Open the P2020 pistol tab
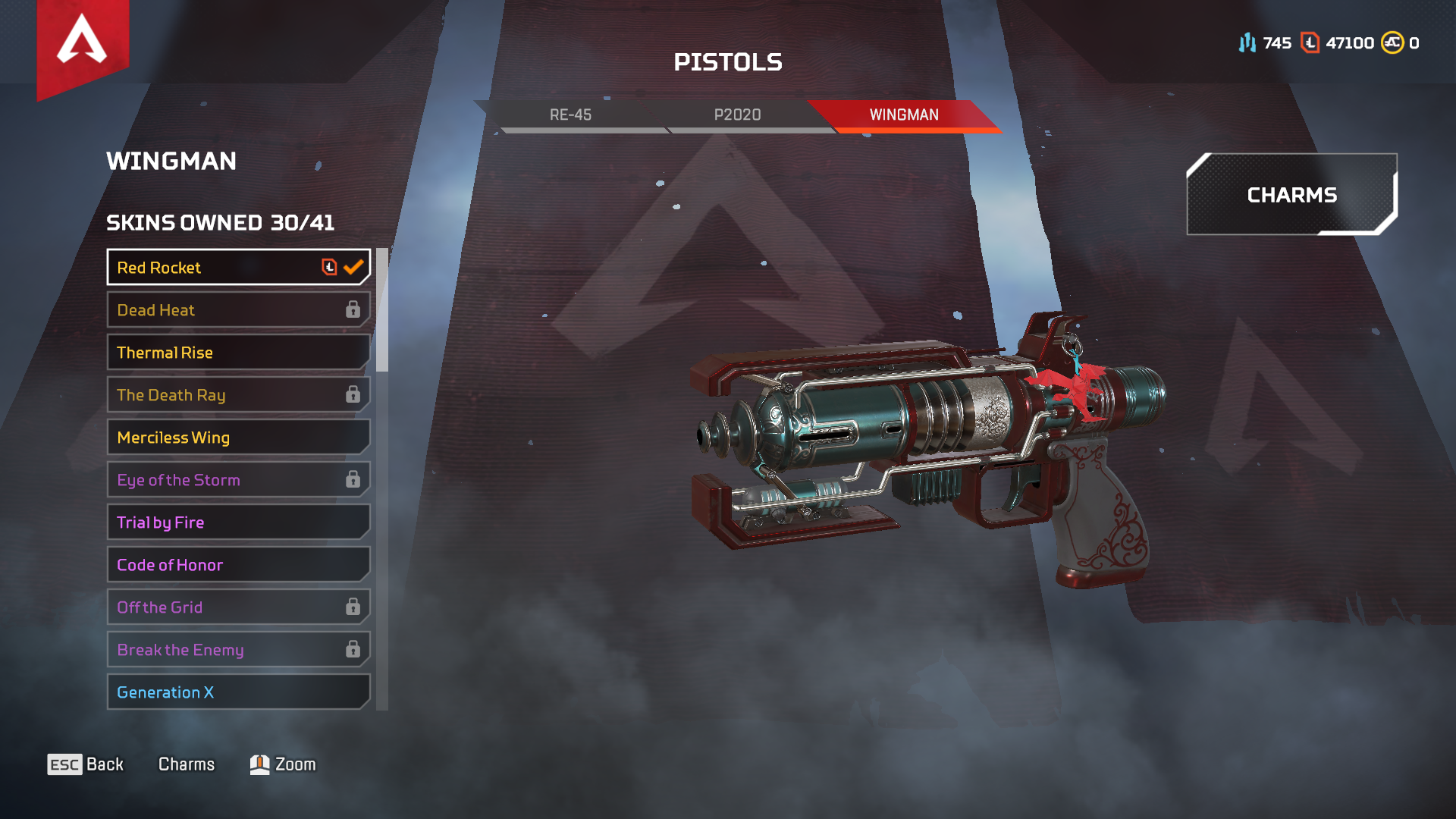The height and width of the screenshot is (819, 1456). click(x=737, y=115)
